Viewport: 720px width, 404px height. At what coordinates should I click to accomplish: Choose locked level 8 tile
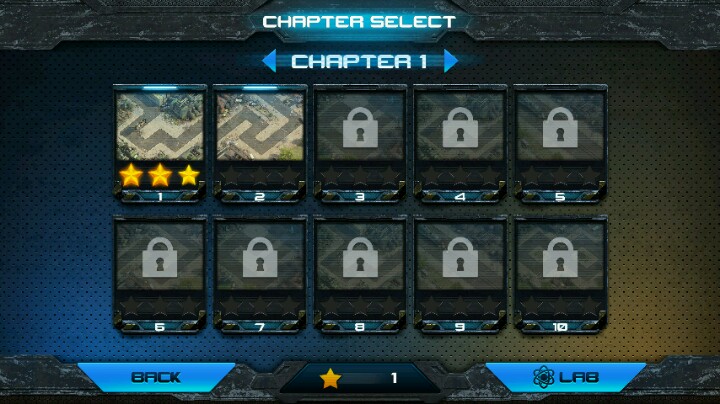pos(360,272)
